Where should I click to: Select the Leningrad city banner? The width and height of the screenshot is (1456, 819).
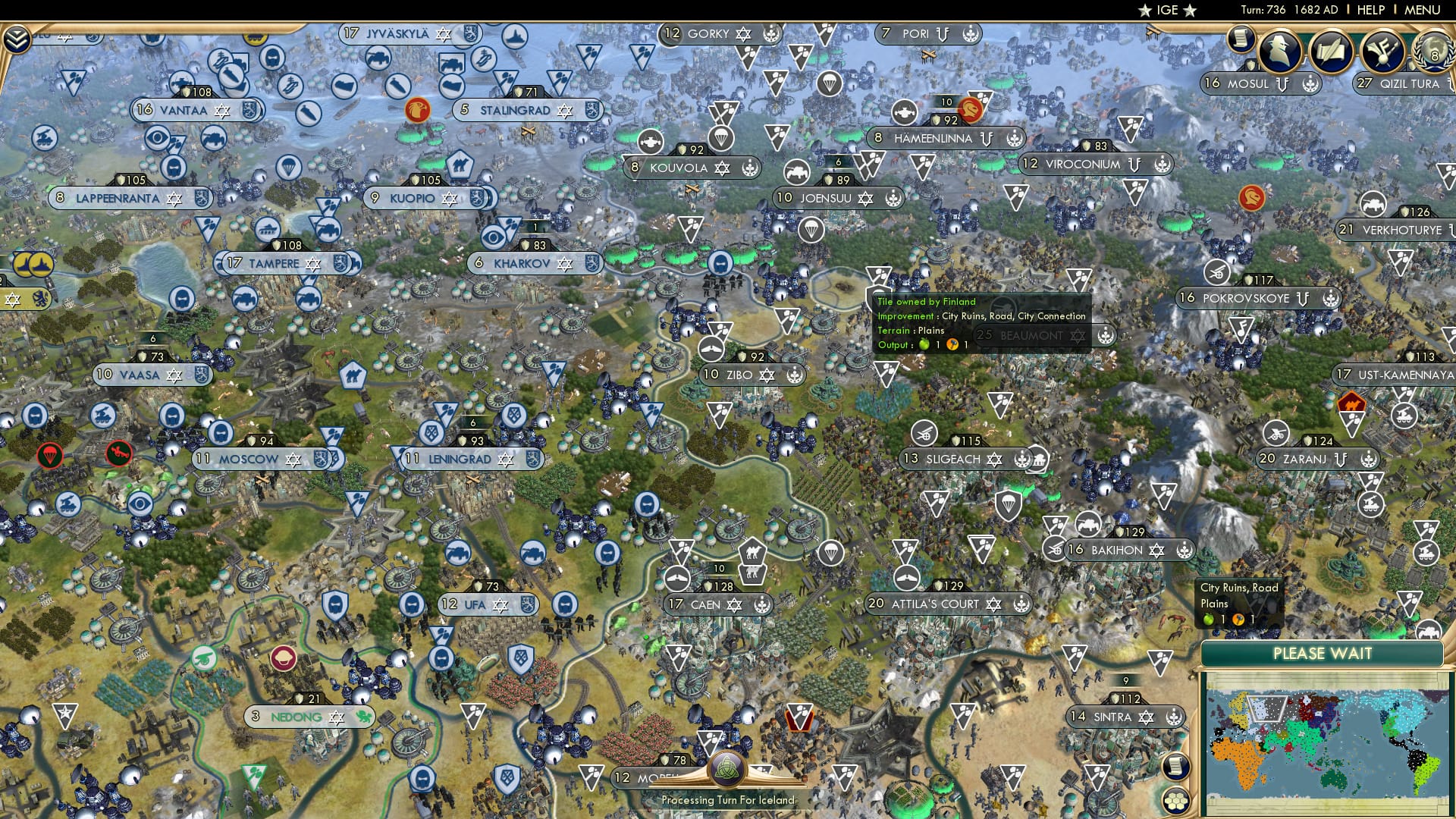[459, 459]
